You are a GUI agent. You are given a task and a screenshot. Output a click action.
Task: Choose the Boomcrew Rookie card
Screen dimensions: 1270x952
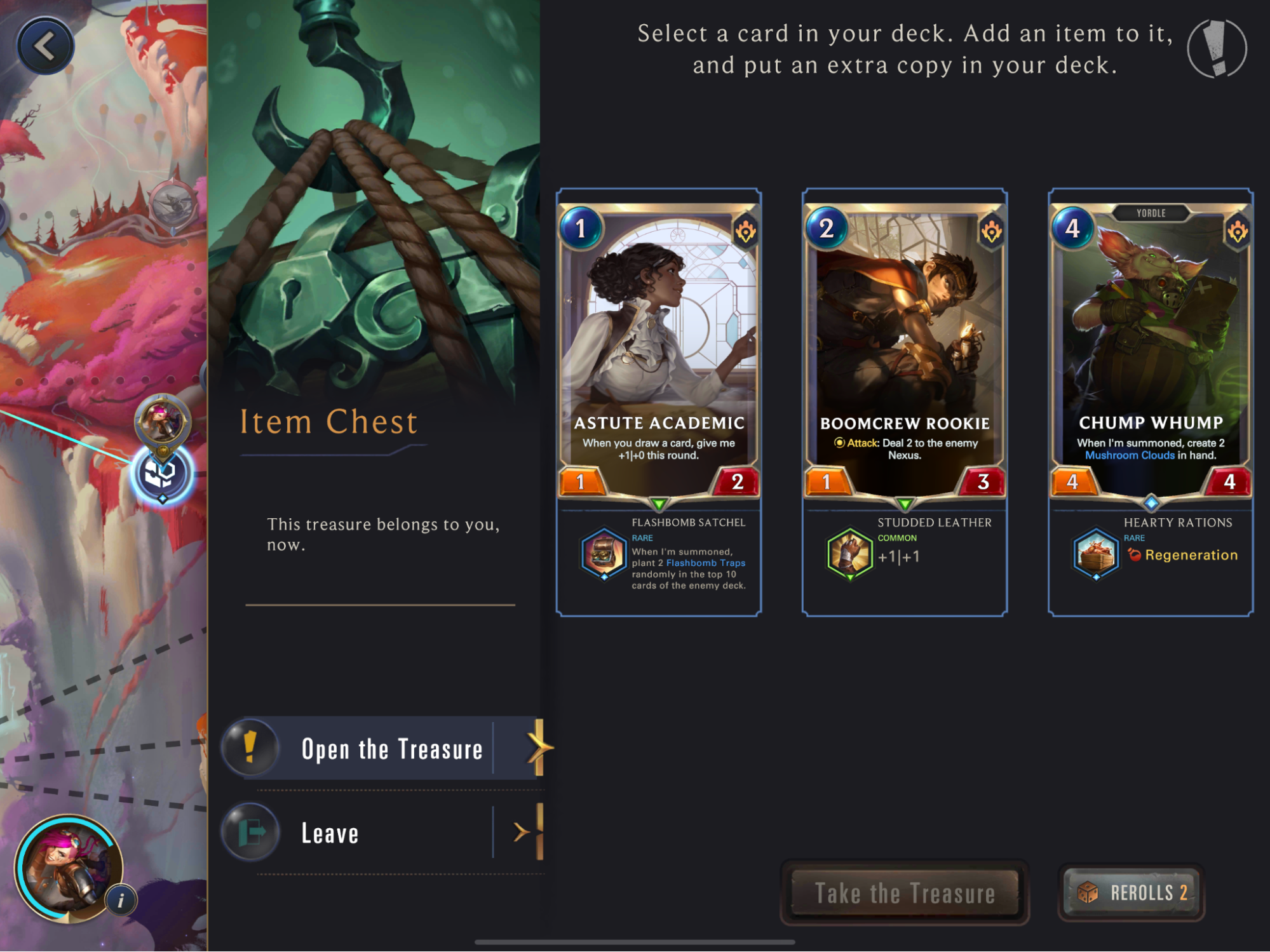click(x=905, y=349)
